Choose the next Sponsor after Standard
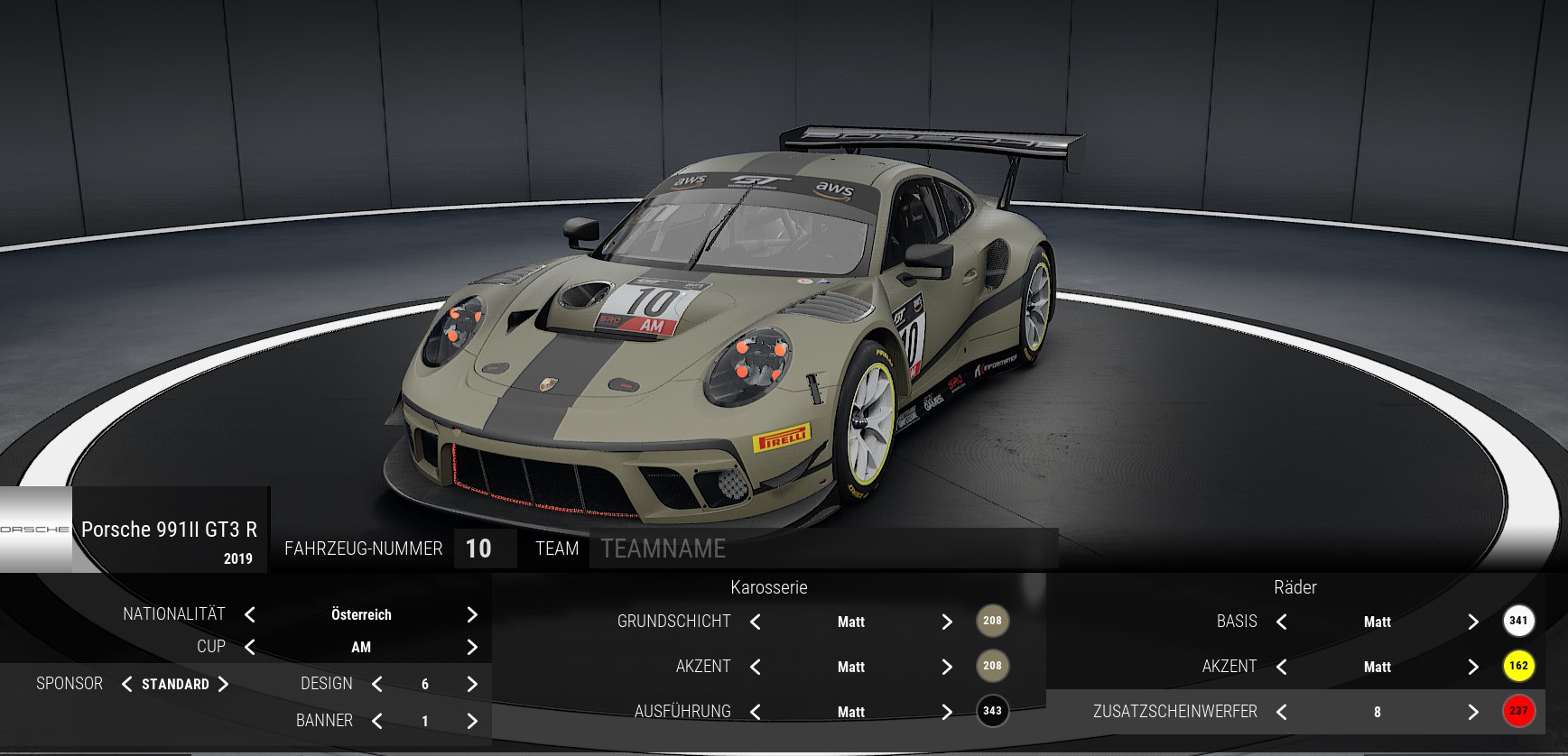 [224, 684]
